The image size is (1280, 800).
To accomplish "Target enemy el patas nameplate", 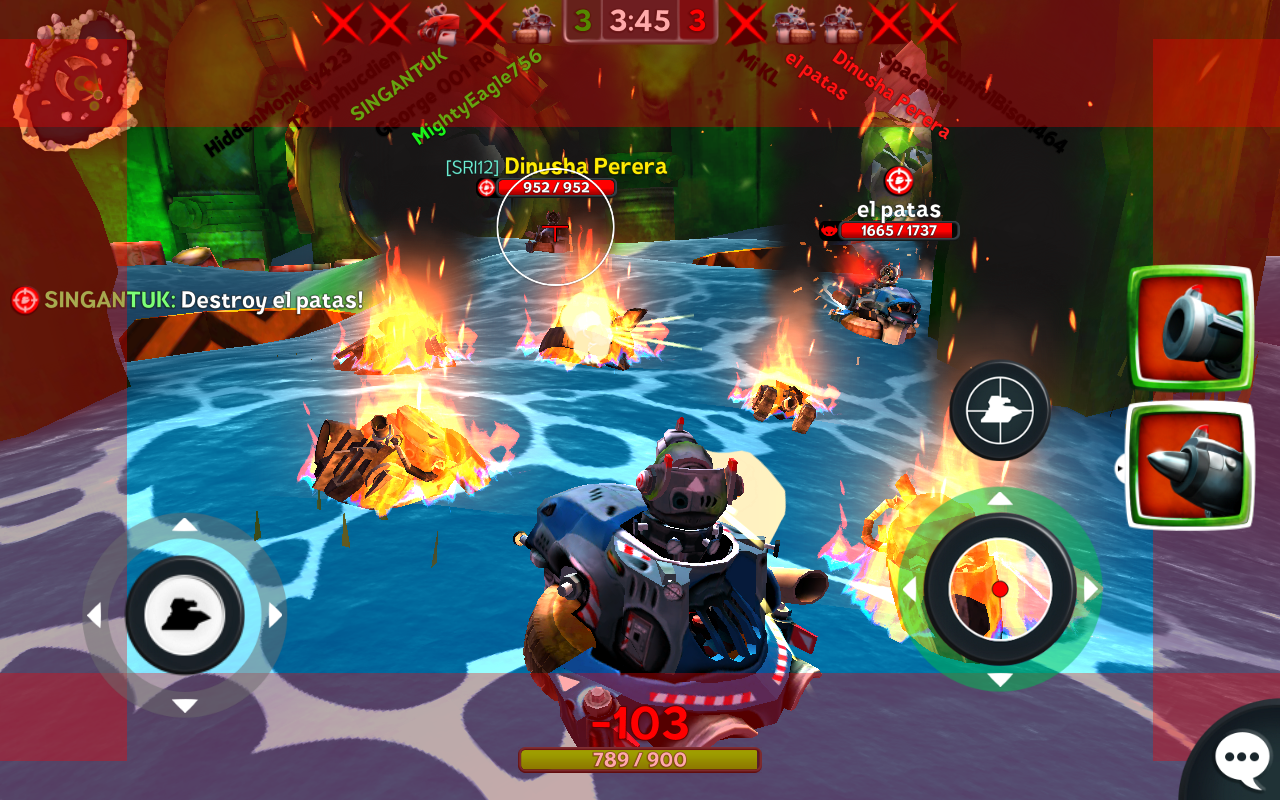I will [x=898, y=210].
